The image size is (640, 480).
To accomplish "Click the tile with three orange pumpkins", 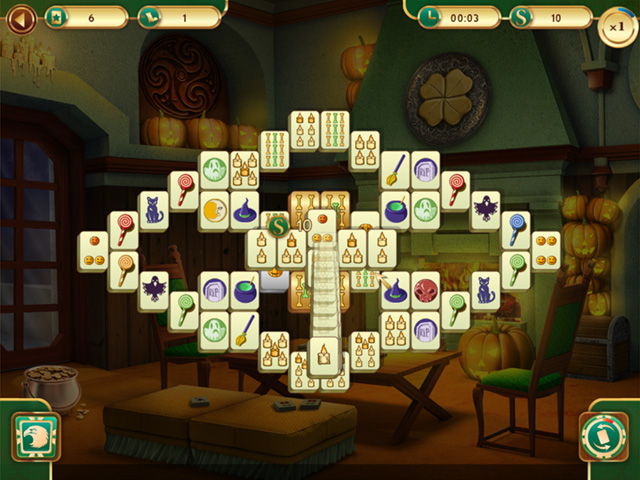I will pos(93,250).
